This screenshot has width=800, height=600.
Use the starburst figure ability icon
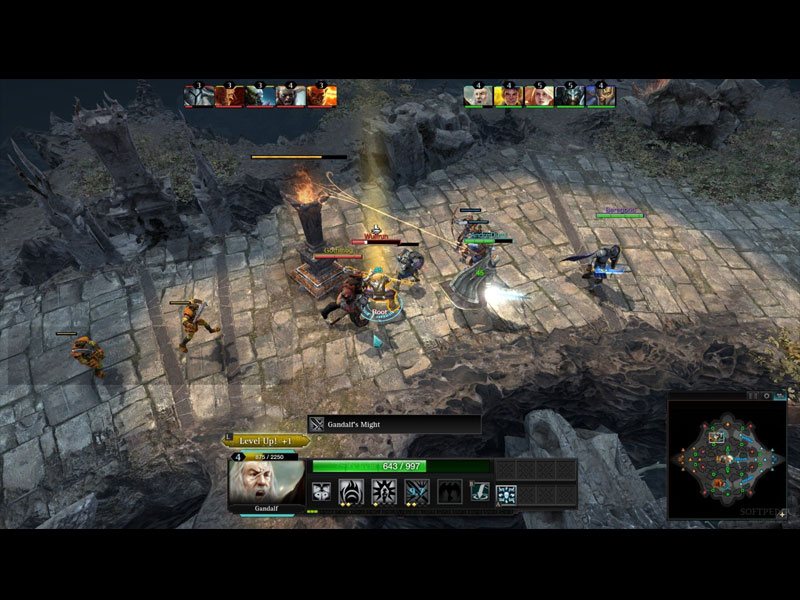click(x=385, y=491)
